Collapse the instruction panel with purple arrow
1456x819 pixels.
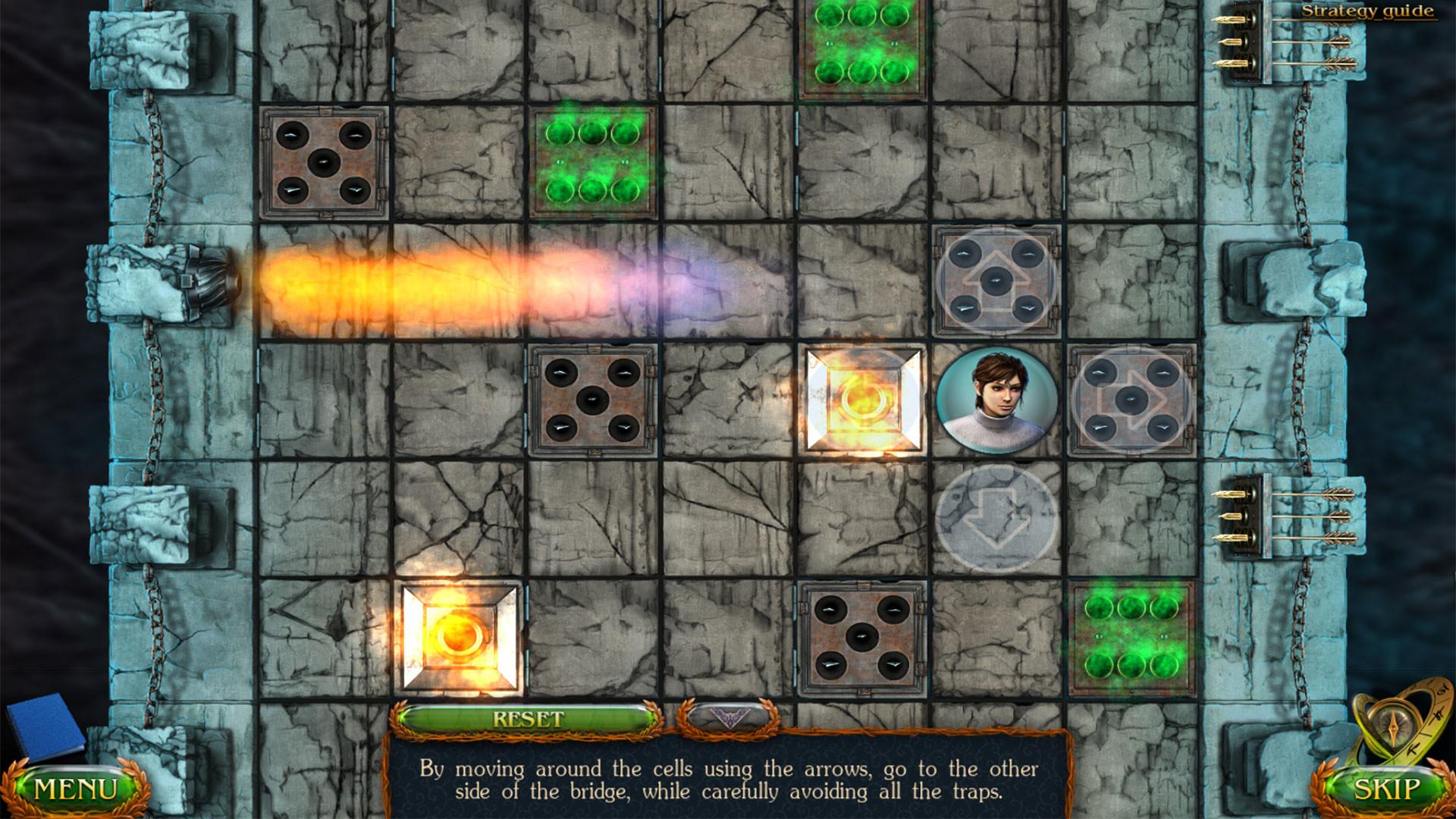(728, 717)
